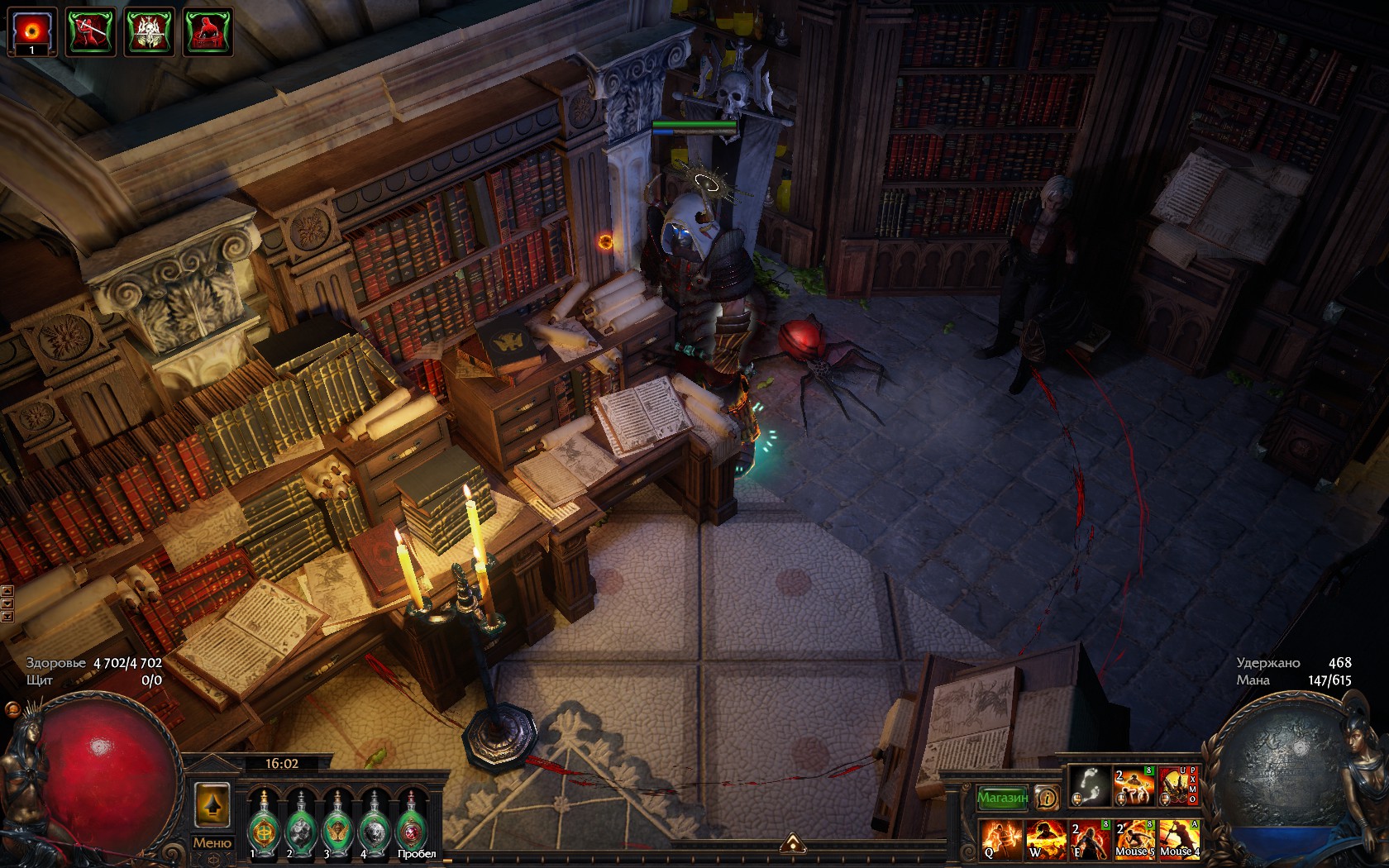Image resolution: width=1389 pixels, height=868 pixels.
Task: Click the yellow upward arrow button
Action: (212, 805)
